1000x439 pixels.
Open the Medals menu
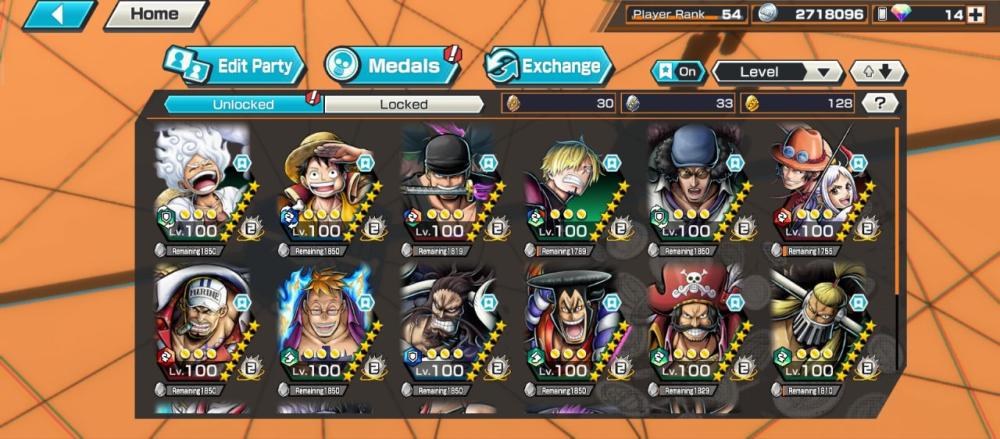tap(390, 67)
